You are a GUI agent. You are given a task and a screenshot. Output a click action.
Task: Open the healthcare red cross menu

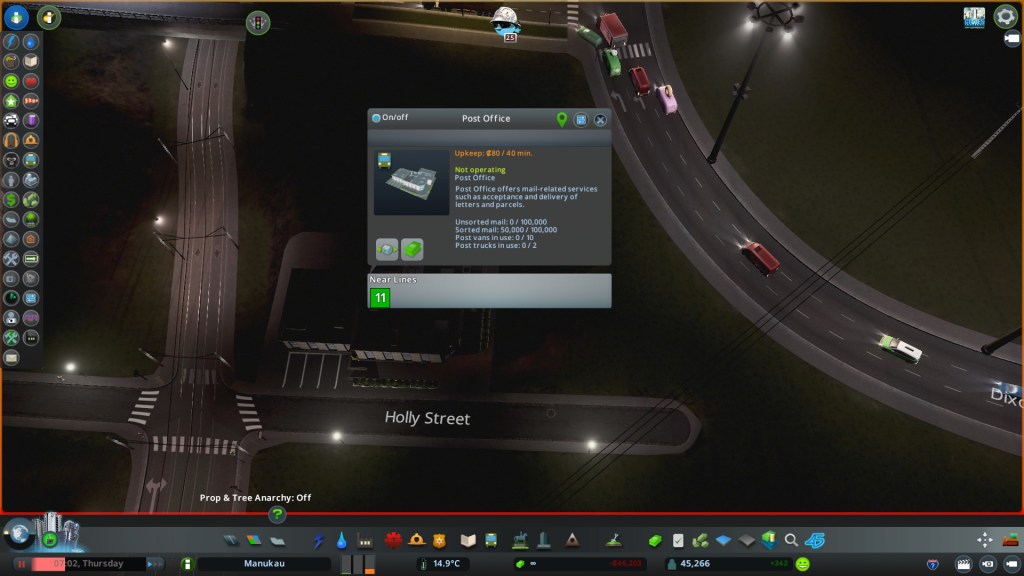click(393, 541)
